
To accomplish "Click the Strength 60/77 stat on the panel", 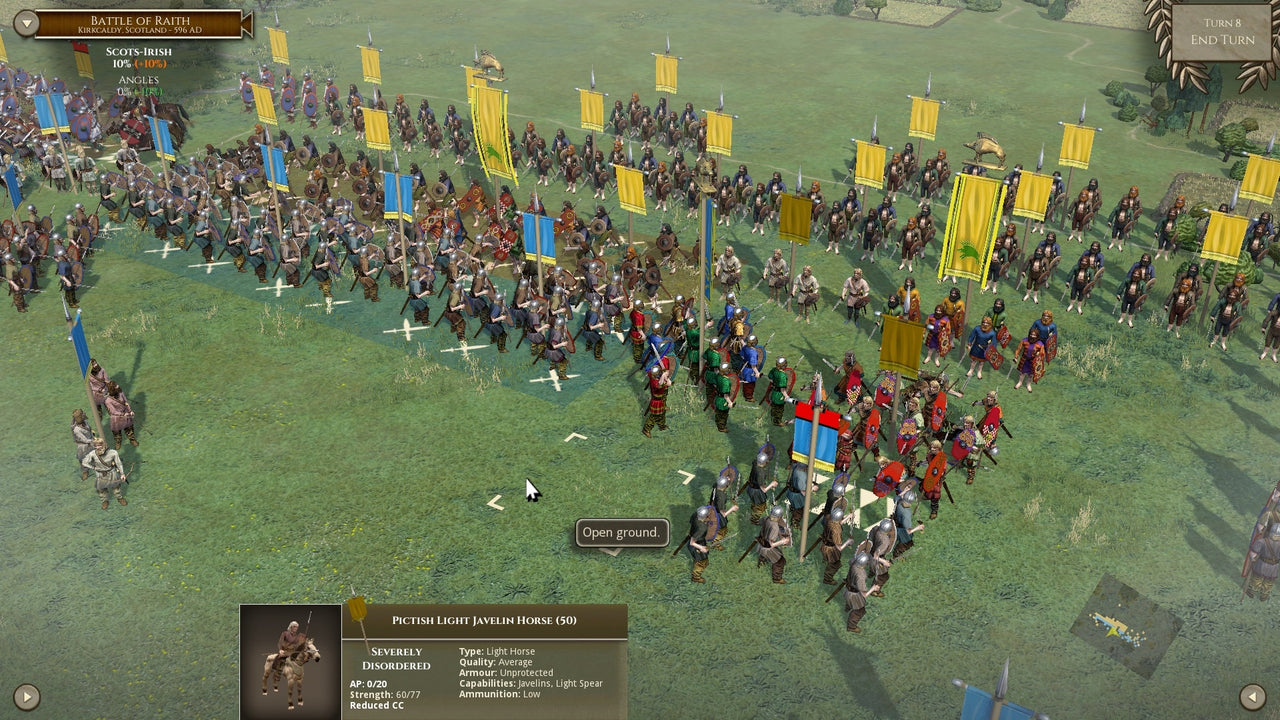I will (385, 693).
